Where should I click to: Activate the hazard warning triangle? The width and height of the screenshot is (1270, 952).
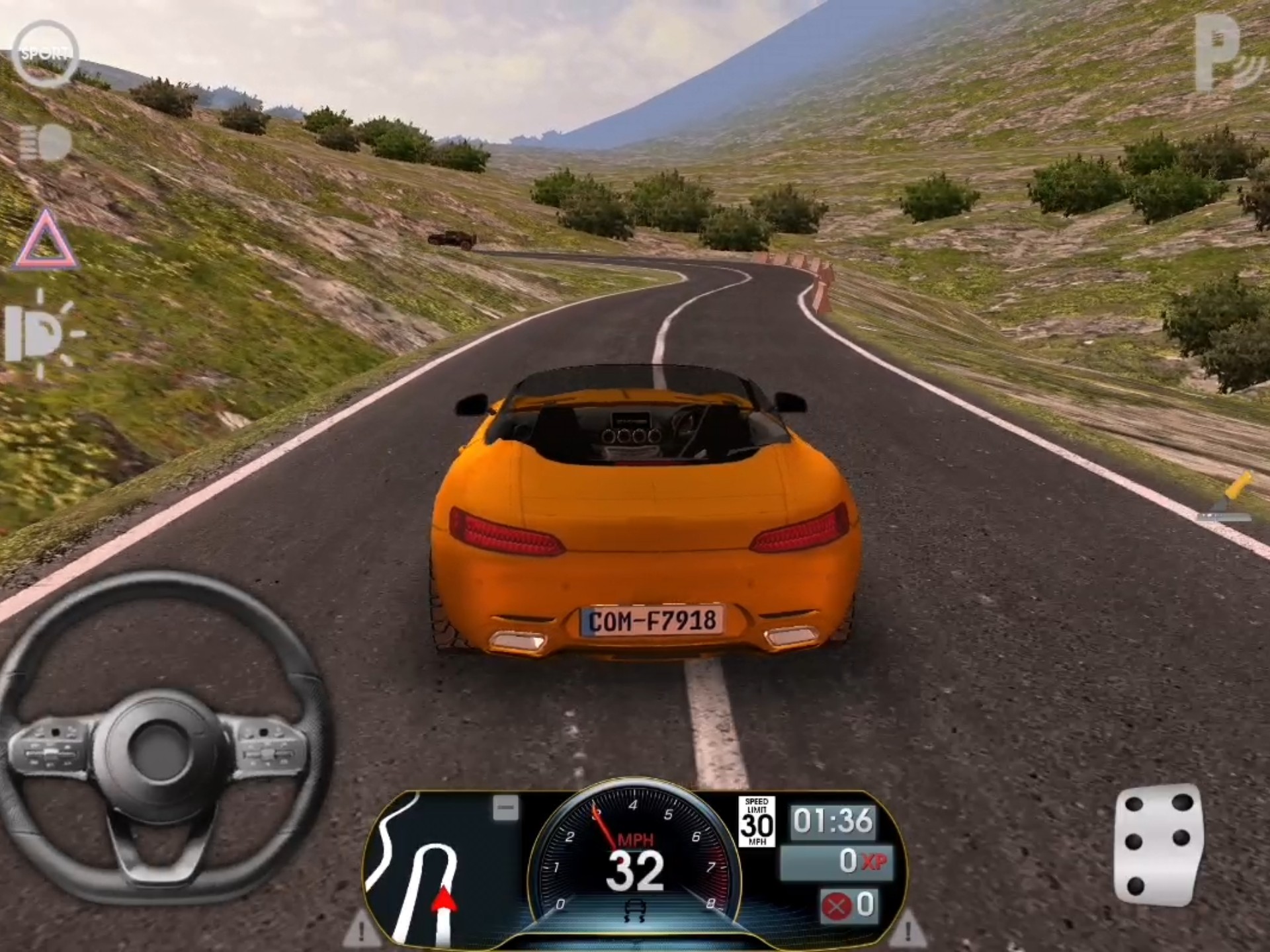46,242
